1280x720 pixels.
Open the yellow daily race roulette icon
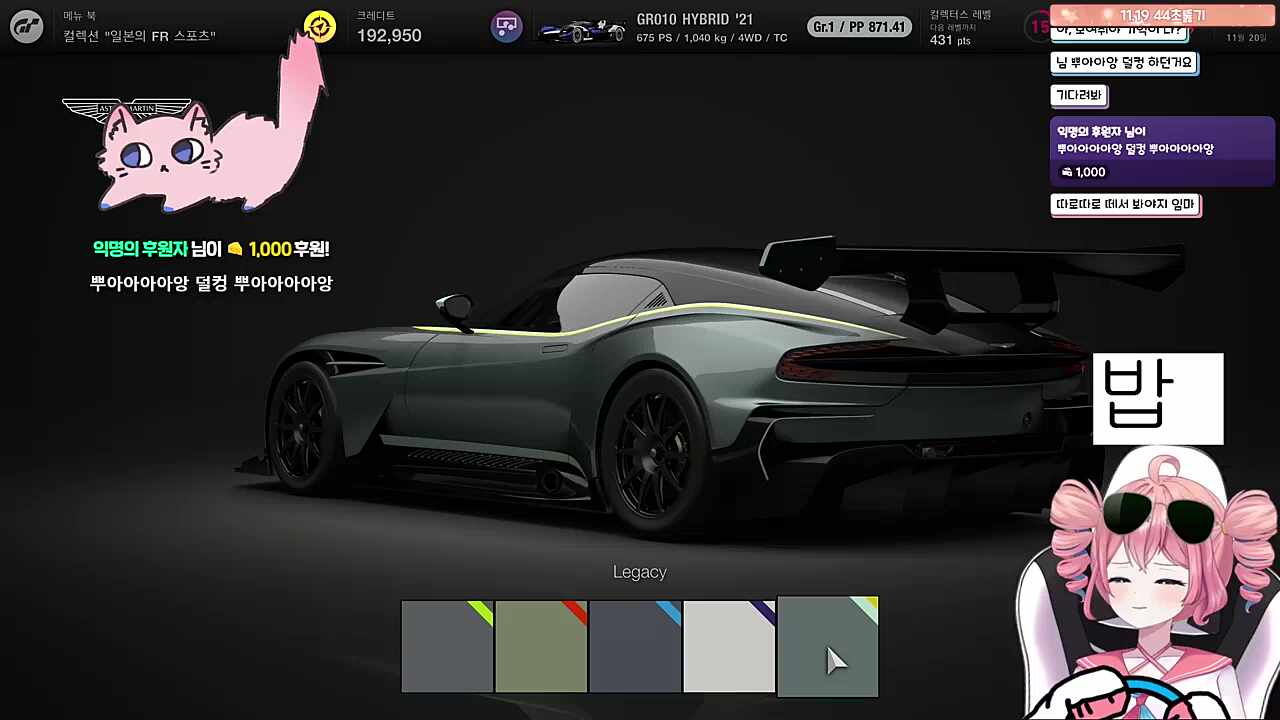[319, 26]
